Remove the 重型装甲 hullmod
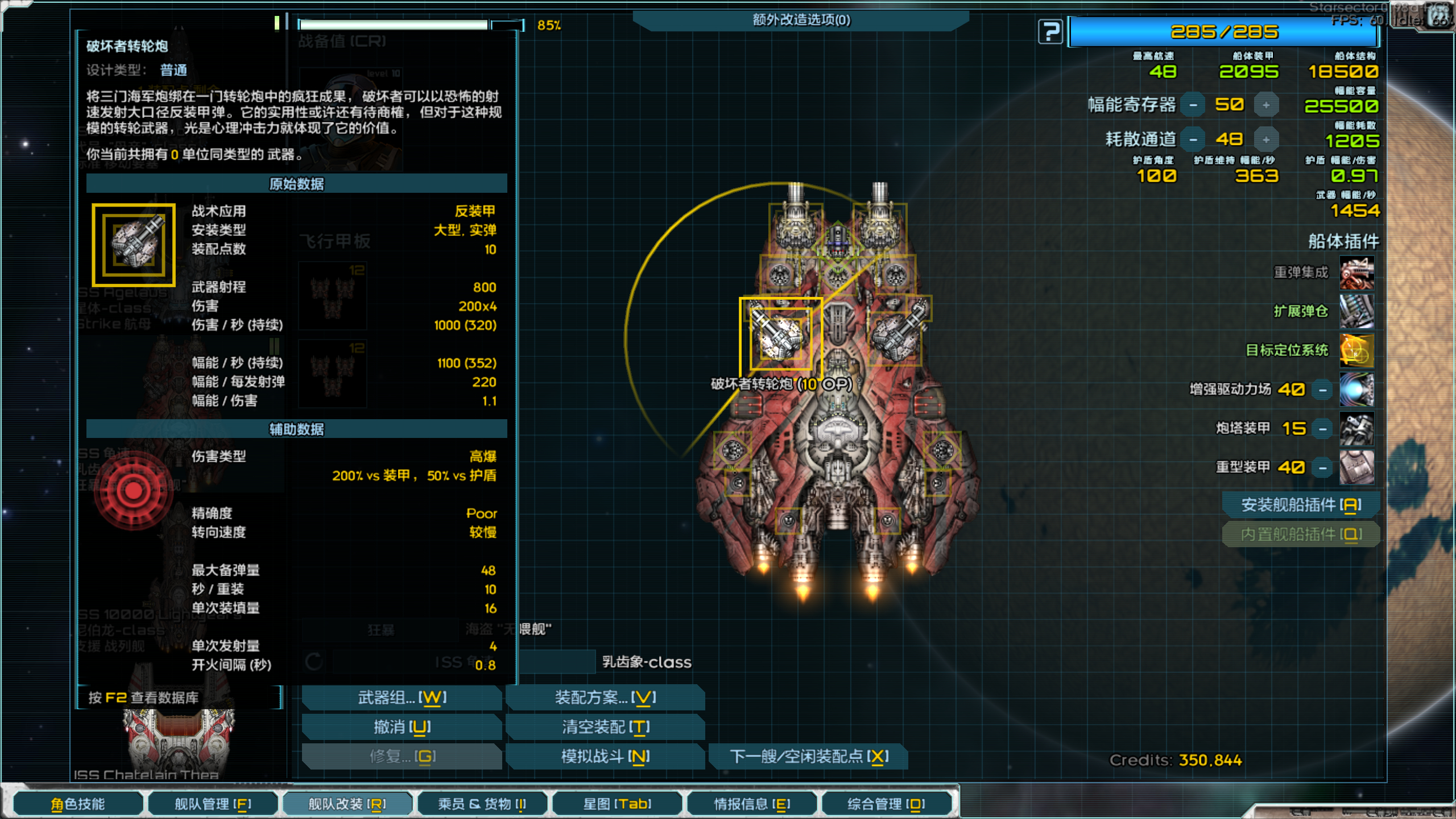This screenshot has height=819, width=1456. [x=1322, y=468]
